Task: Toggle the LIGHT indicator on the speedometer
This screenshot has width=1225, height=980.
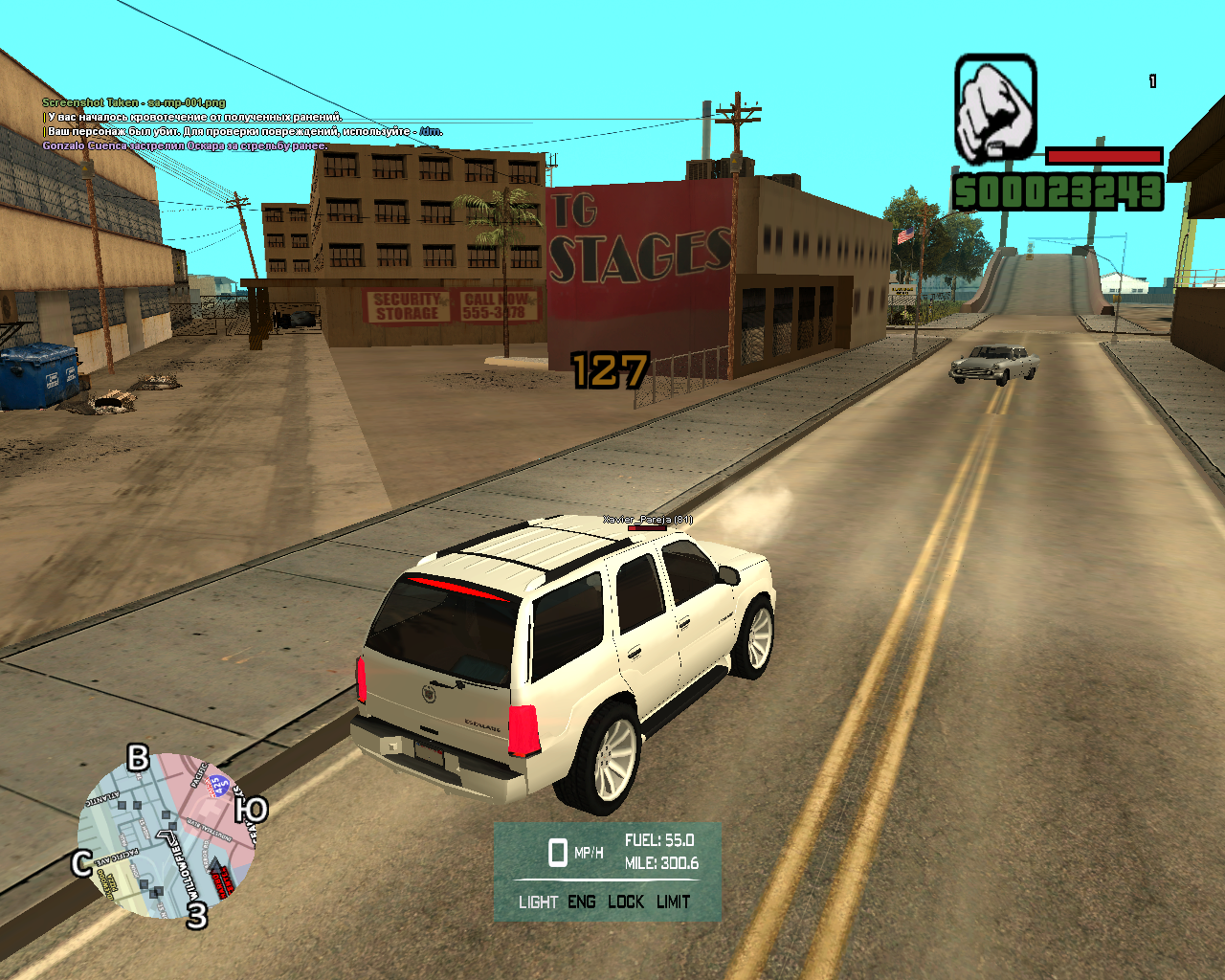Action: click(538, 902)
